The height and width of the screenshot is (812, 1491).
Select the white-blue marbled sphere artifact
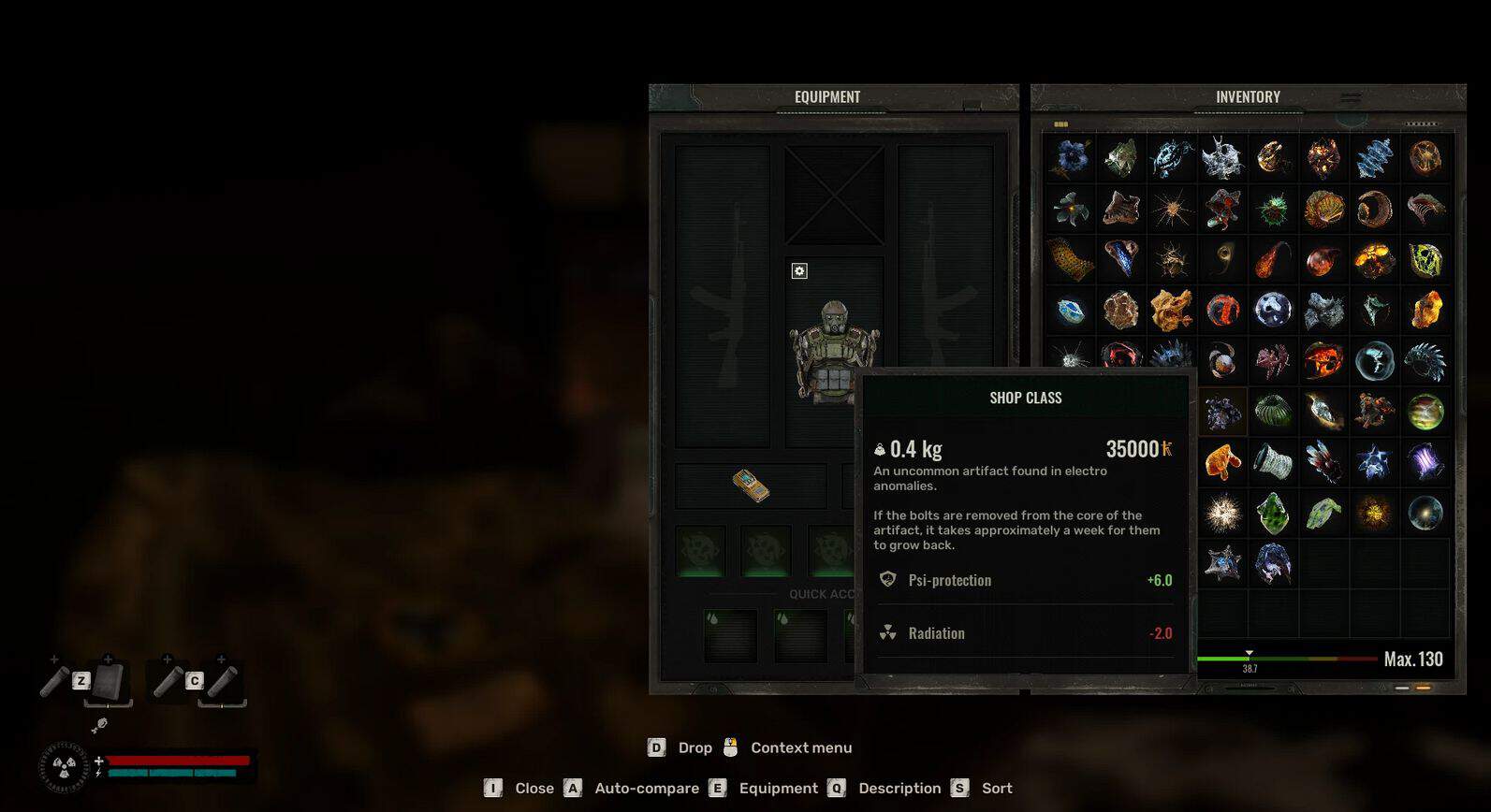(x=1273, y=310)
